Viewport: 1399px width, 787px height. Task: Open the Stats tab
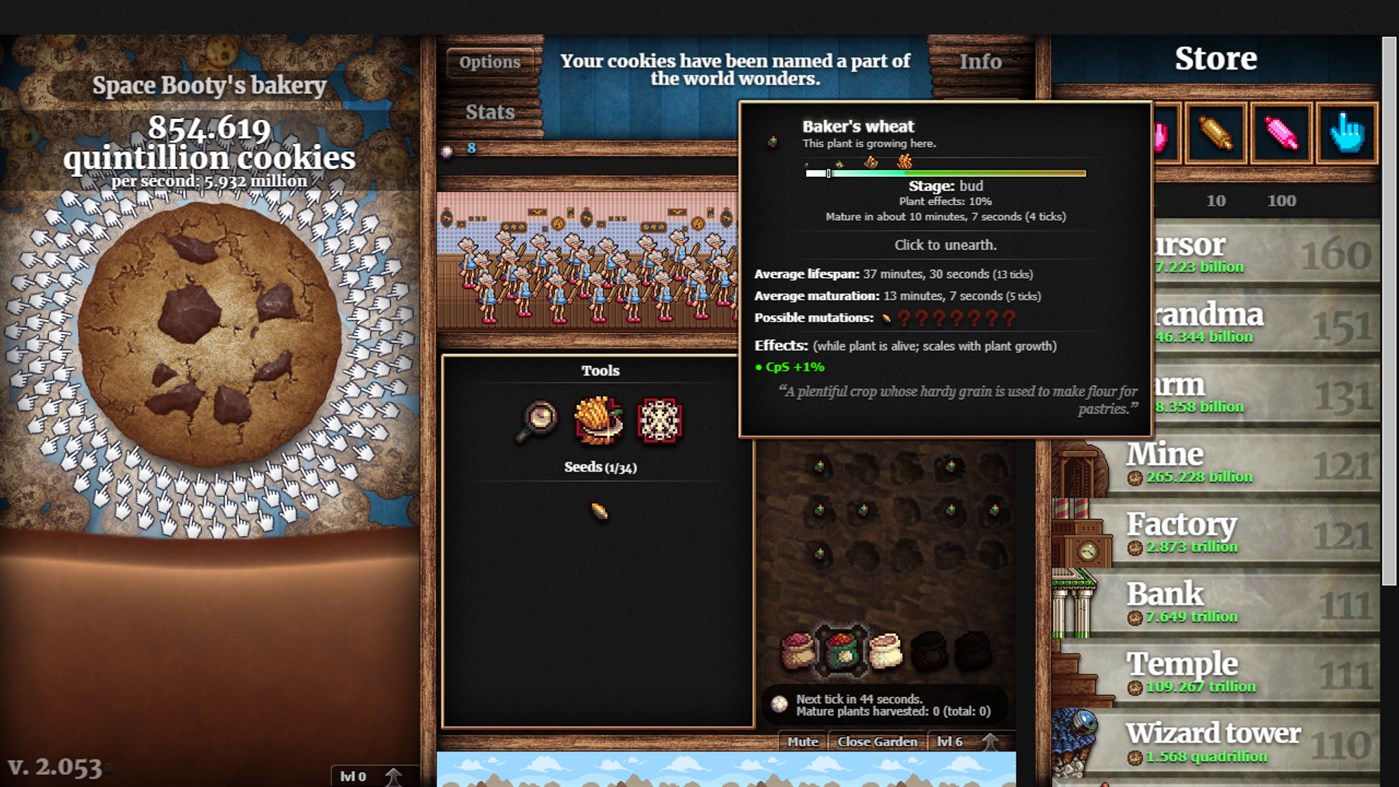point(490,111)
